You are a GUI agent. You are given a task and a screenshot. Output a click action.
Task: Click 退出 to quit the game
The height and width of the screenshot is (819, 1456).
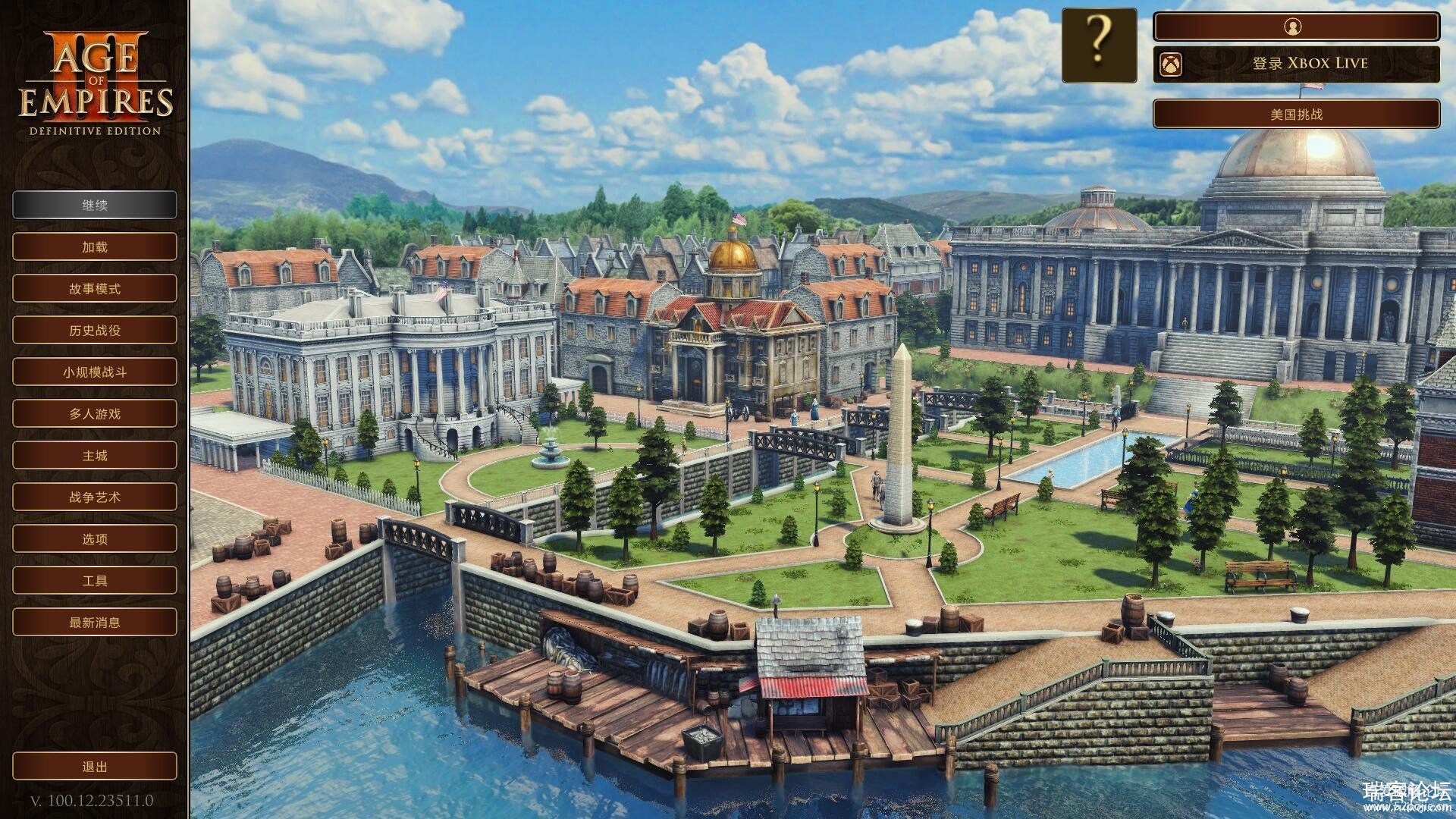click(x=95, y=767)
